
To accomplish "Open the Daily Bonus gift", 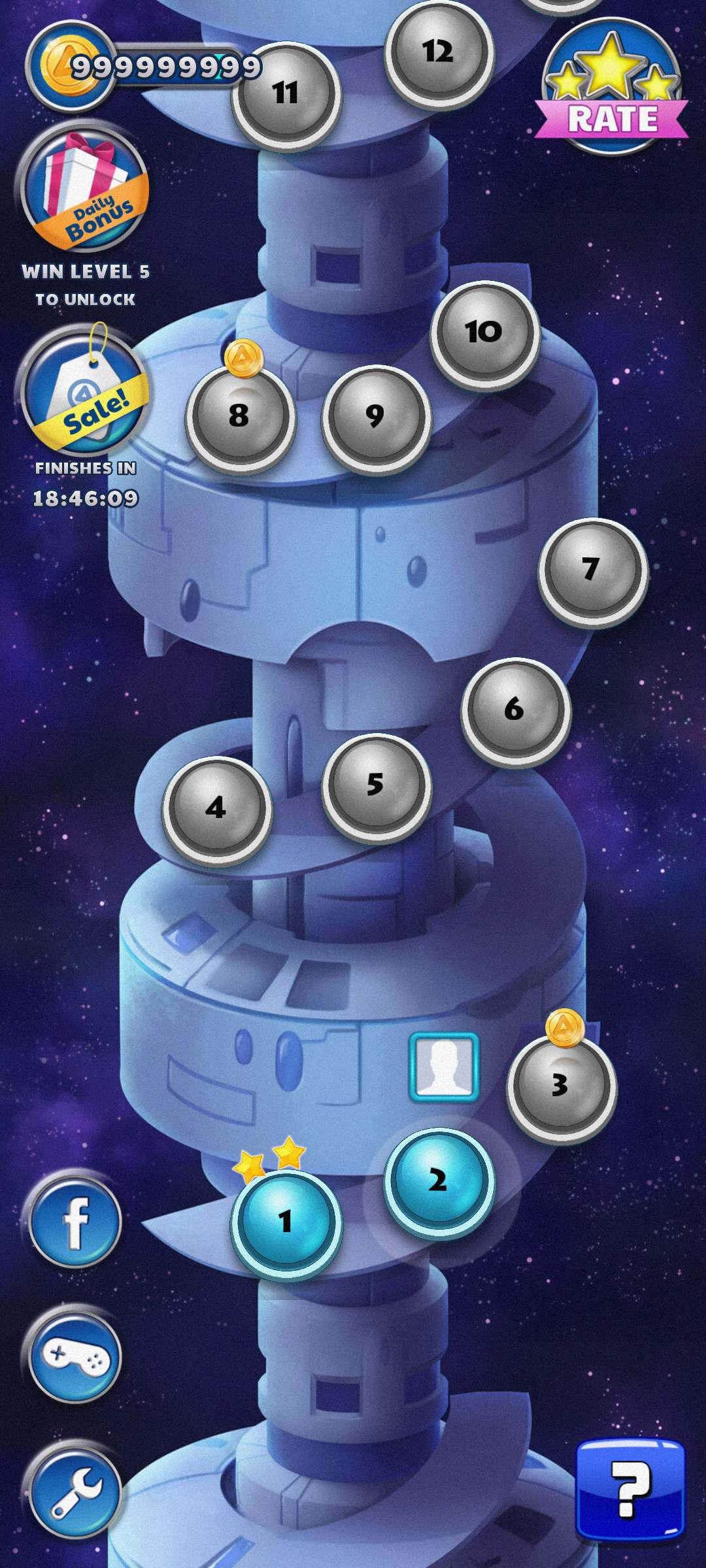I will click(x=85, y=189).
